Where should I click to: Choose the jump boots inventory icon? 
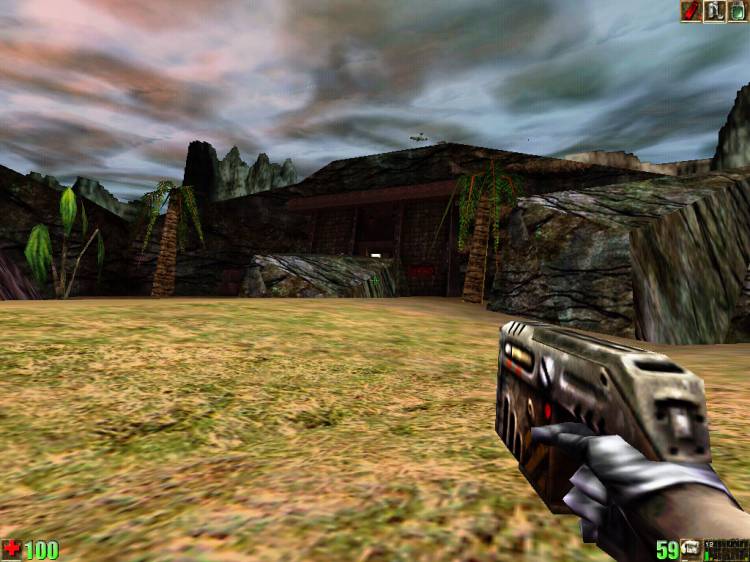(715, 11)
